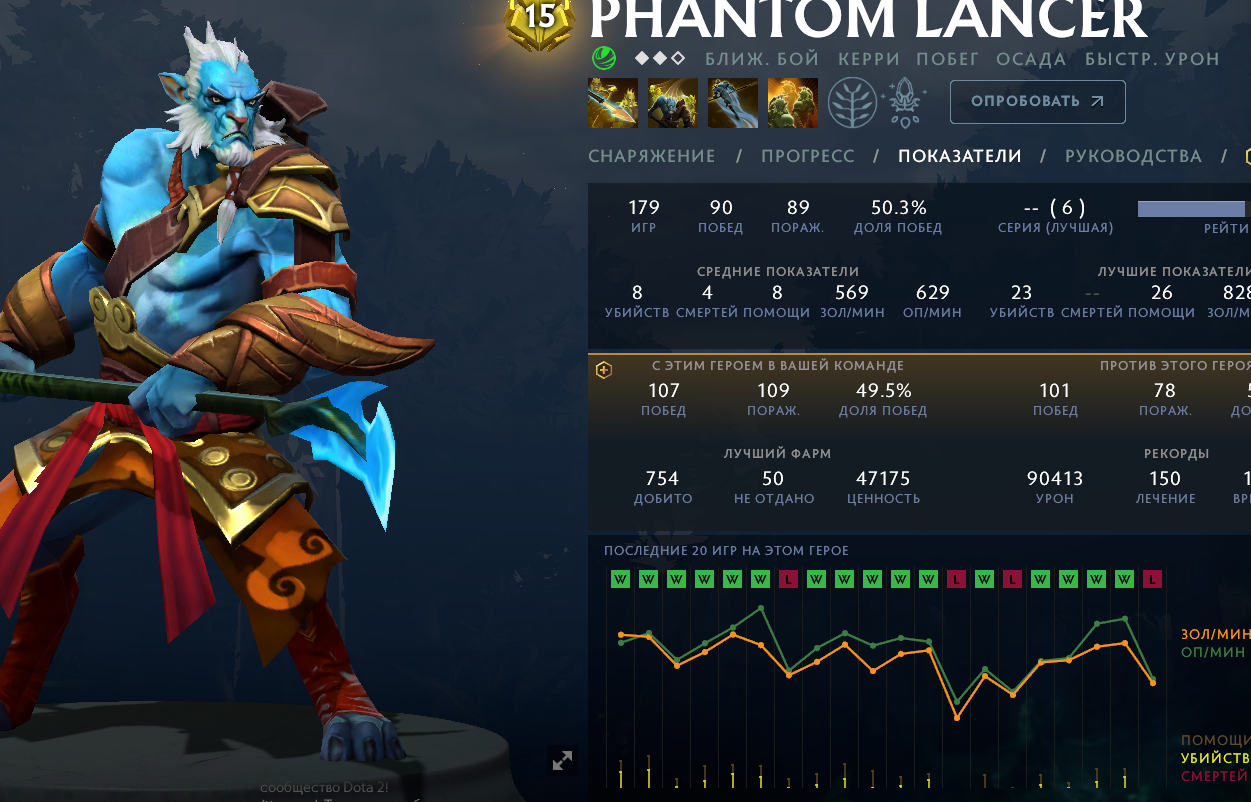Image resolution: width=1251 pixels, height=802 pixels.
Task: Click the green agility attribute icon
Action: 603,58
